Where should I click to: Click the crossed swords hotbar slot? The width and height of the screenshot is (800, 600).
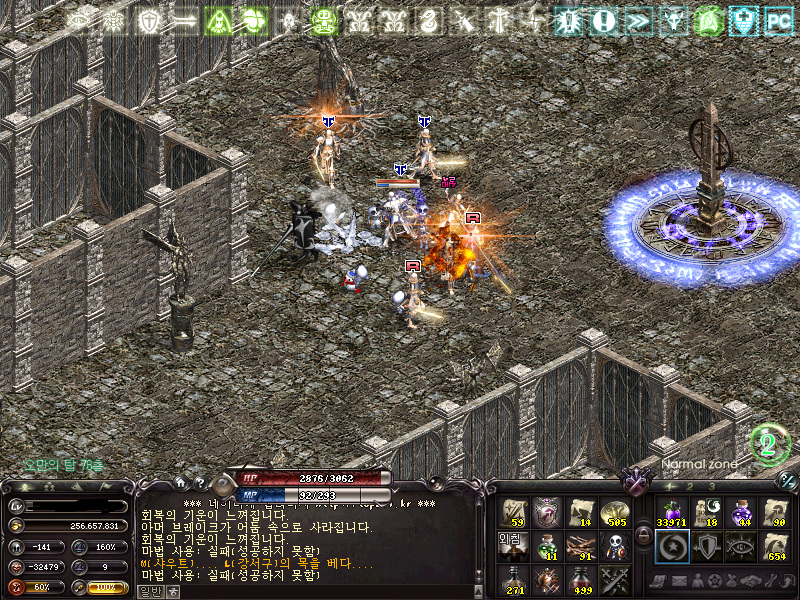[614, 579]
